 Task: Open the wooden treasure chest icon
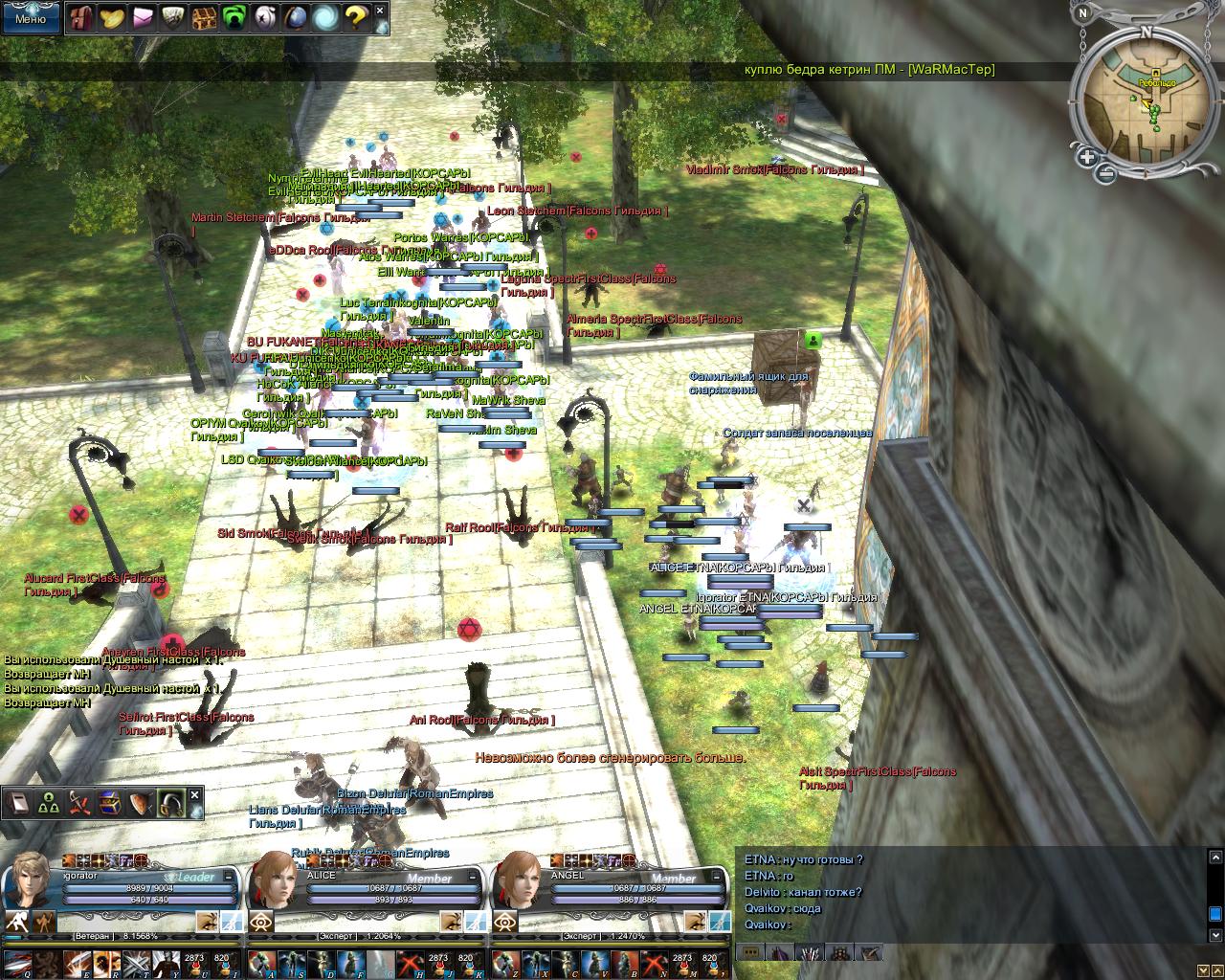coord(204,17)
